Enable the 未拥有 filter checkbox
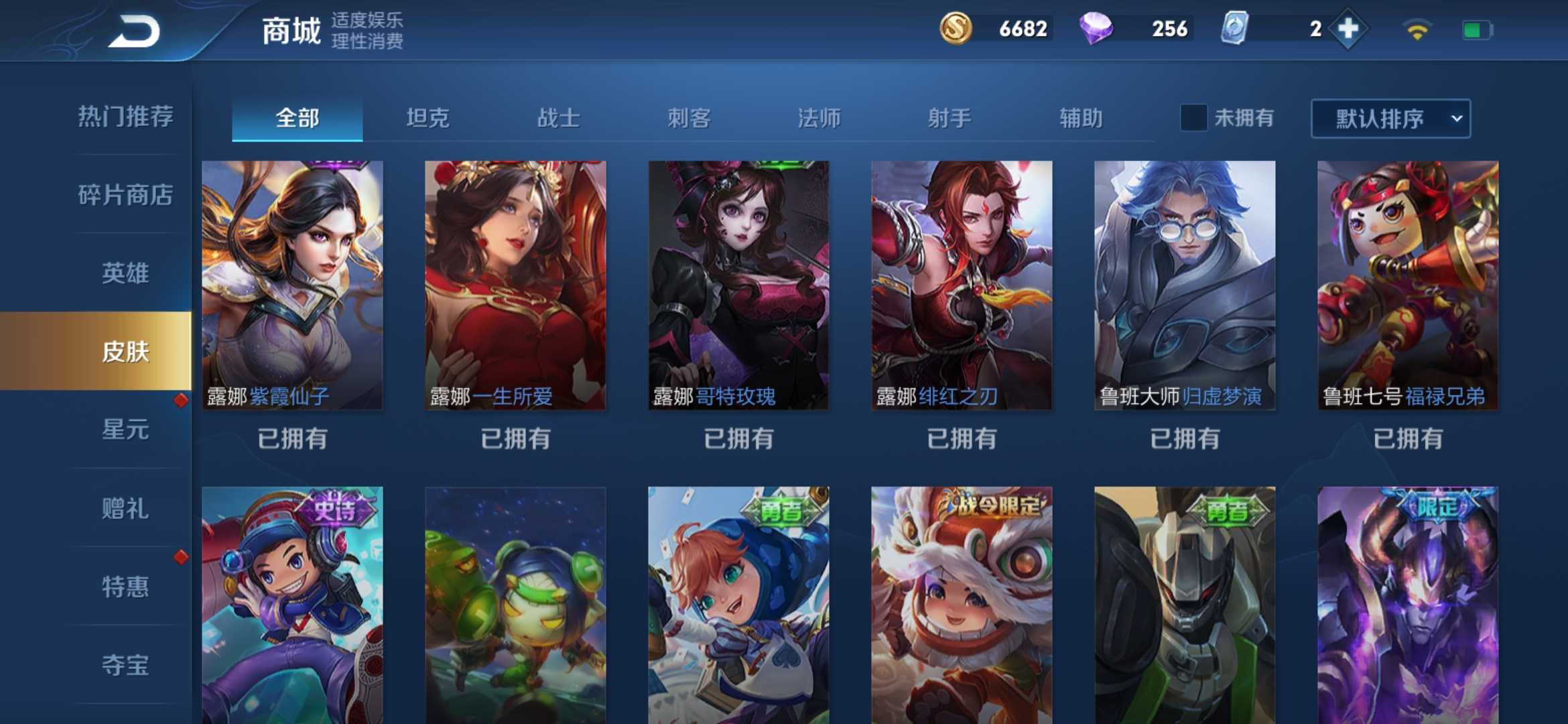Image resolution: width=1568 pixels, height=724 pixels. [1193, 117]
